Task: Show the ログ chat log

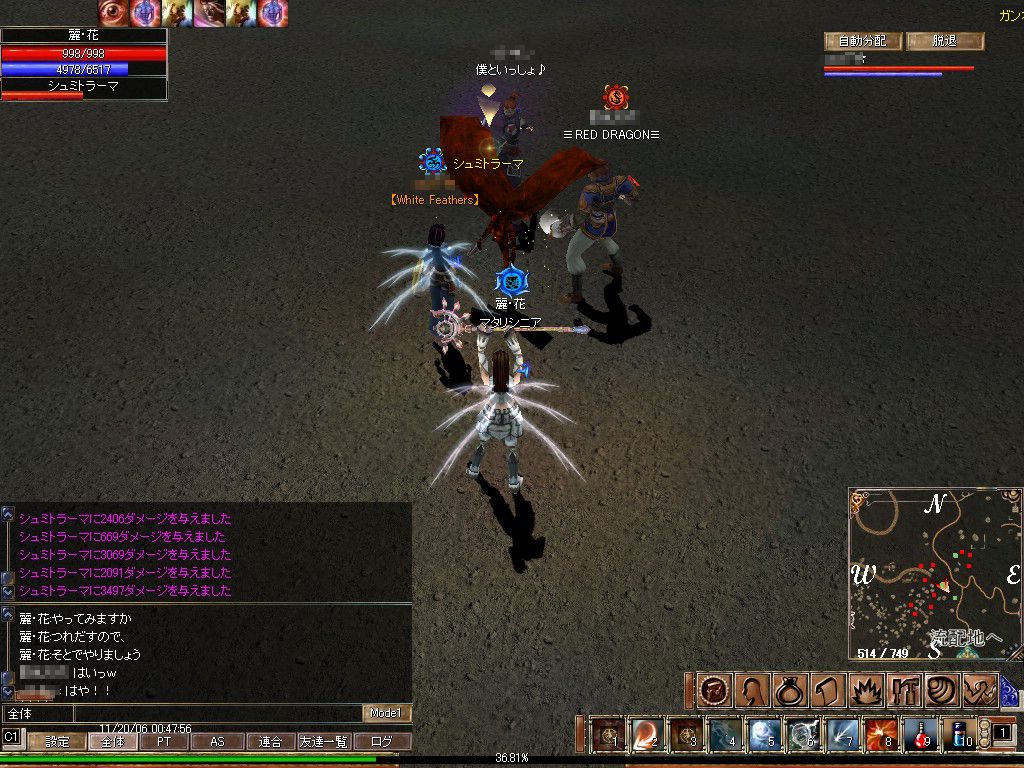Action: 381,742
